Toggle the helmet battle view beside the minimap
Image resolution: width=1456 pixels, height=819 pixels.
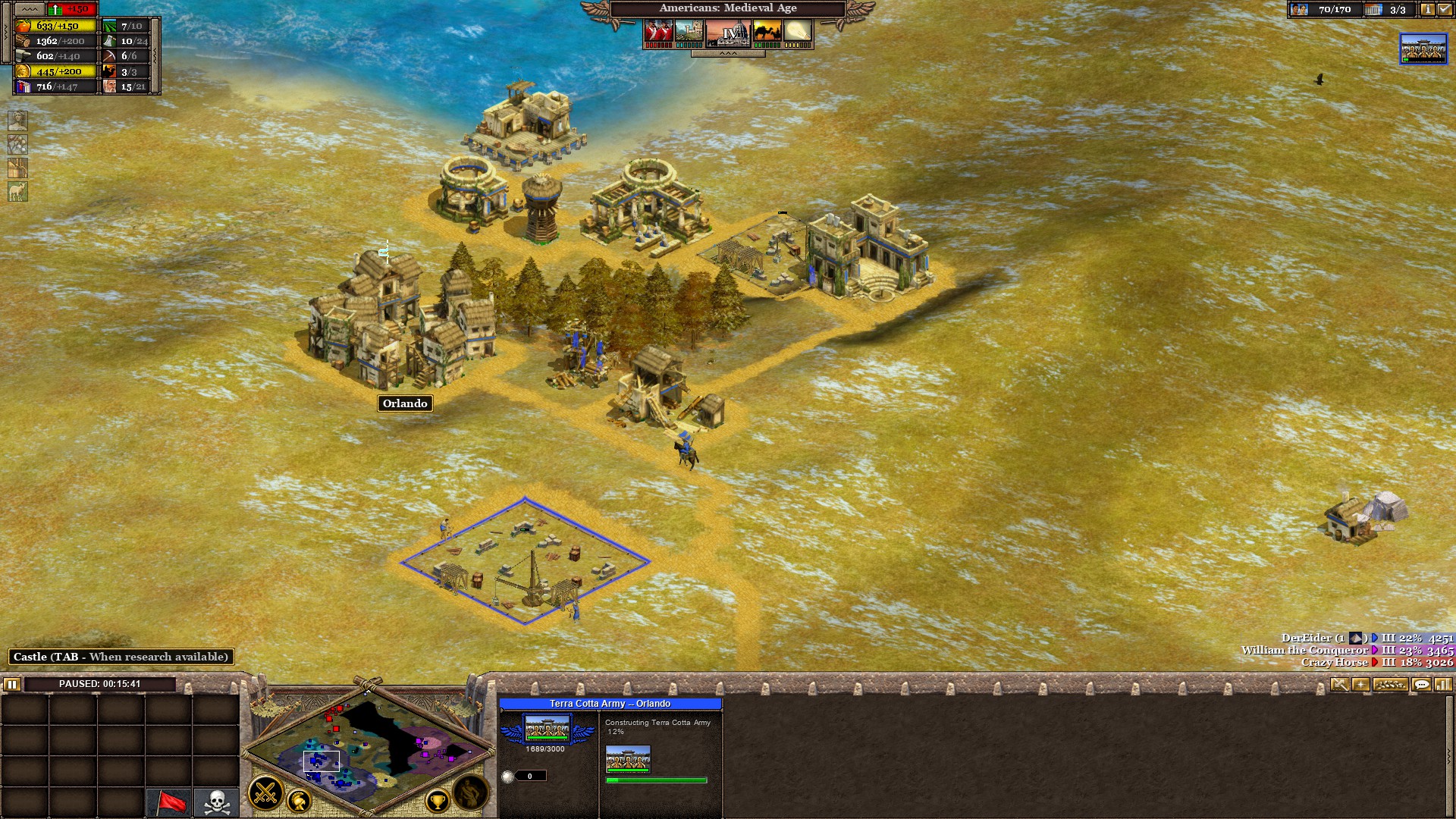point(299,801)
